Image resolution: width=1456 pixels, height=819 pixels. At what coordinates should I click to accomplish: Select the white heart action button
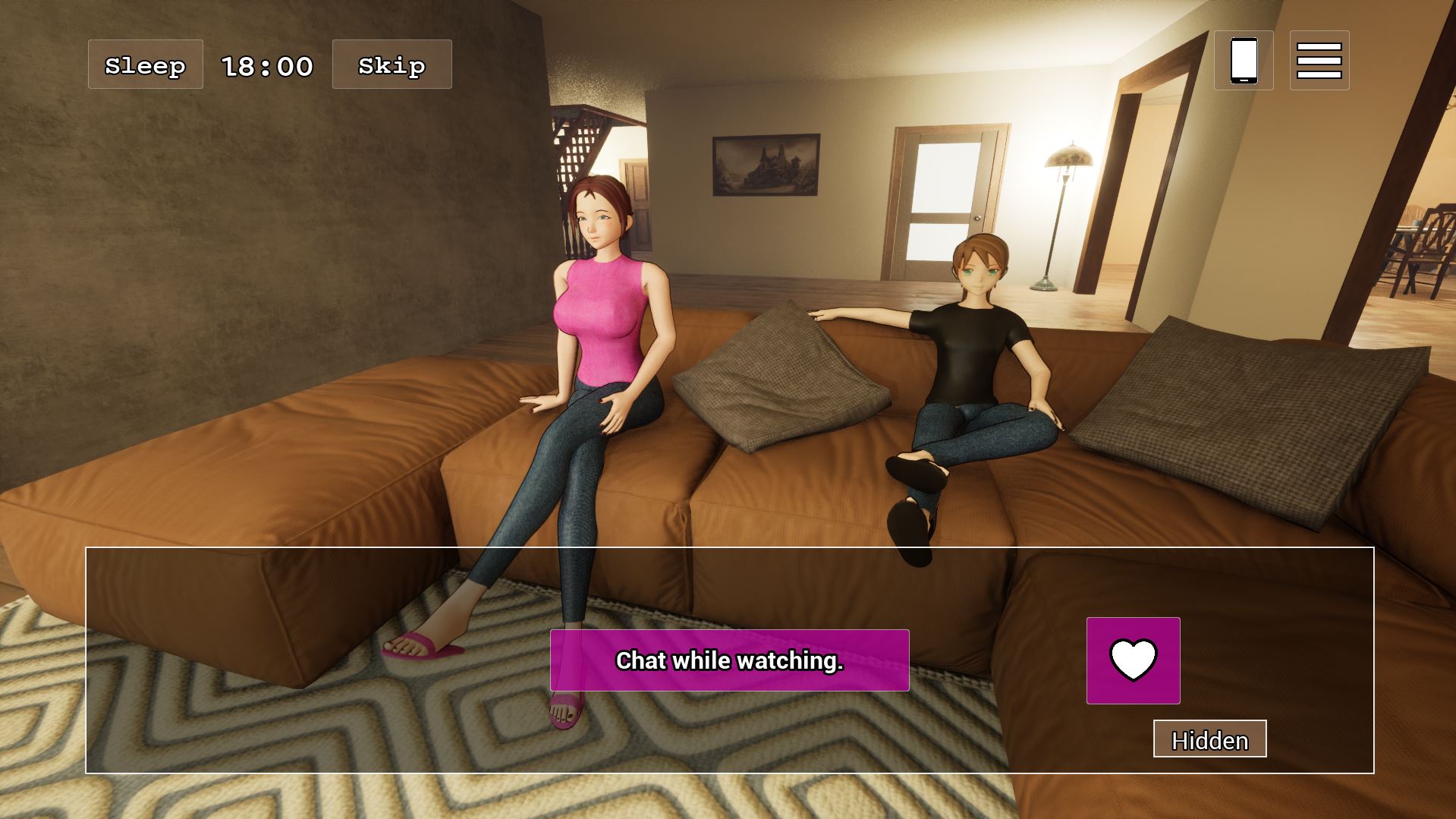click(1133, 660)
